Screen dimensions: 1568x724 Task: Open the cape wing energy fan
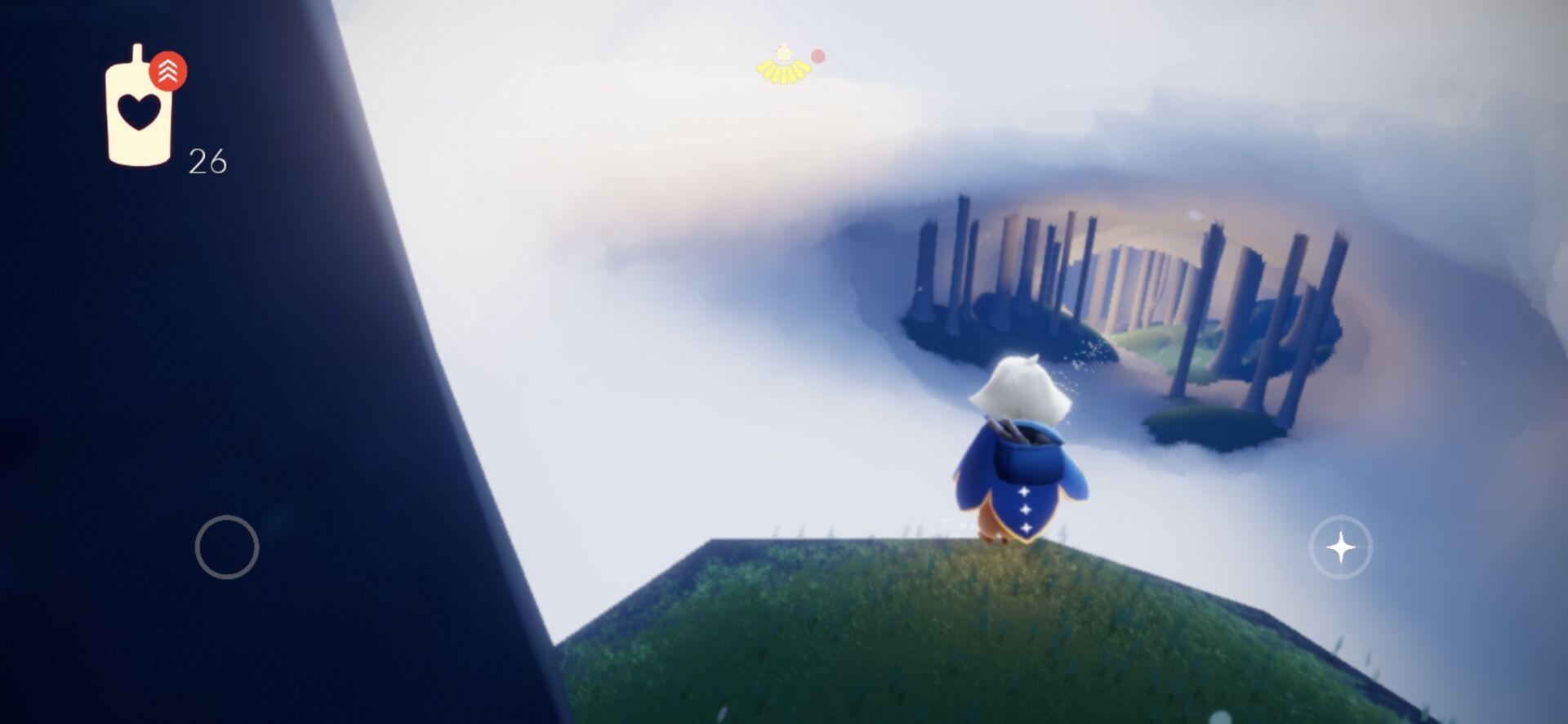(783, 66)
